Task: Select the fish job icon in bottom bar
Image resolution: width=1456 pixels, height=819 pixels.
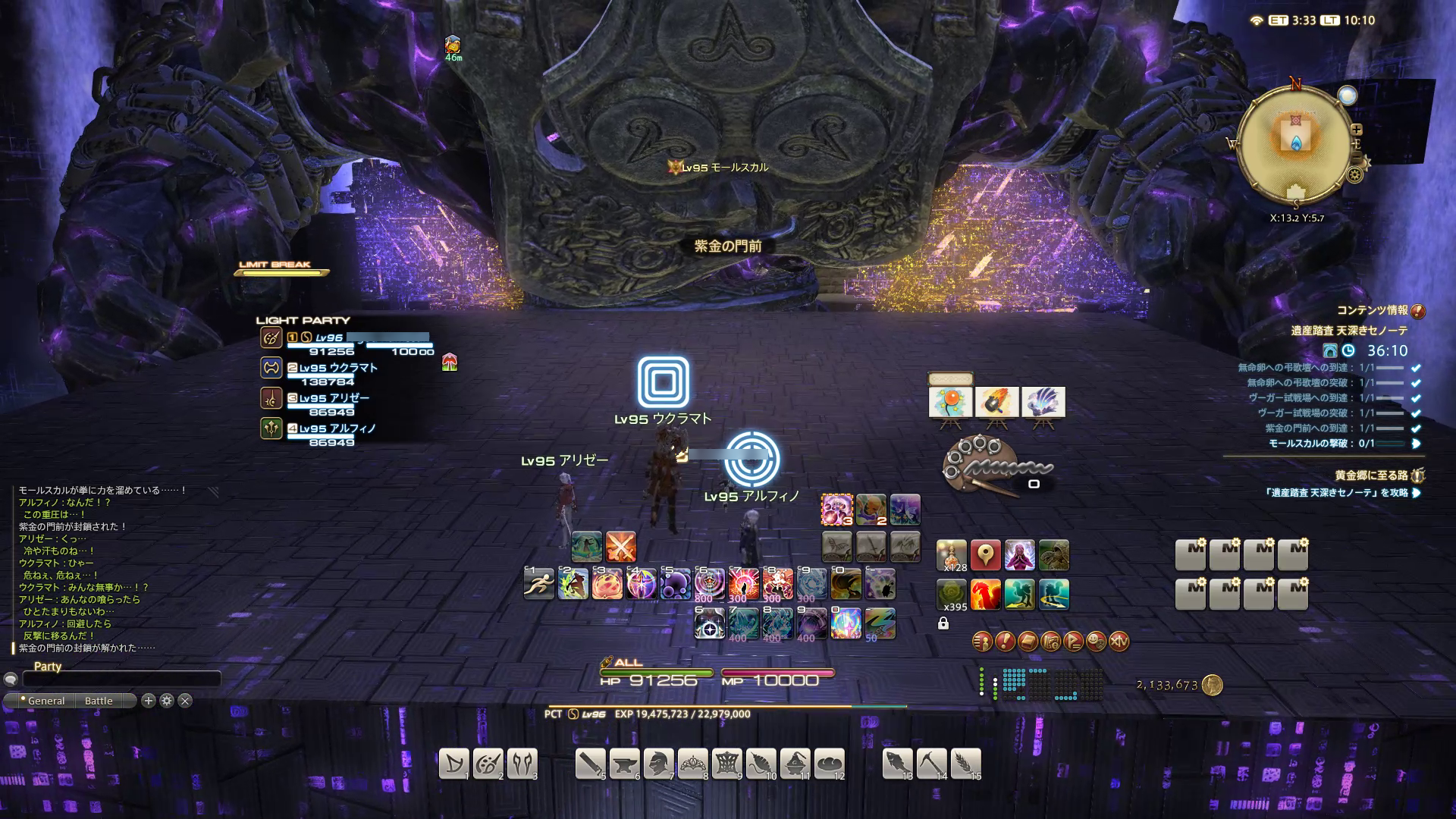Action: tap(897, 764)
